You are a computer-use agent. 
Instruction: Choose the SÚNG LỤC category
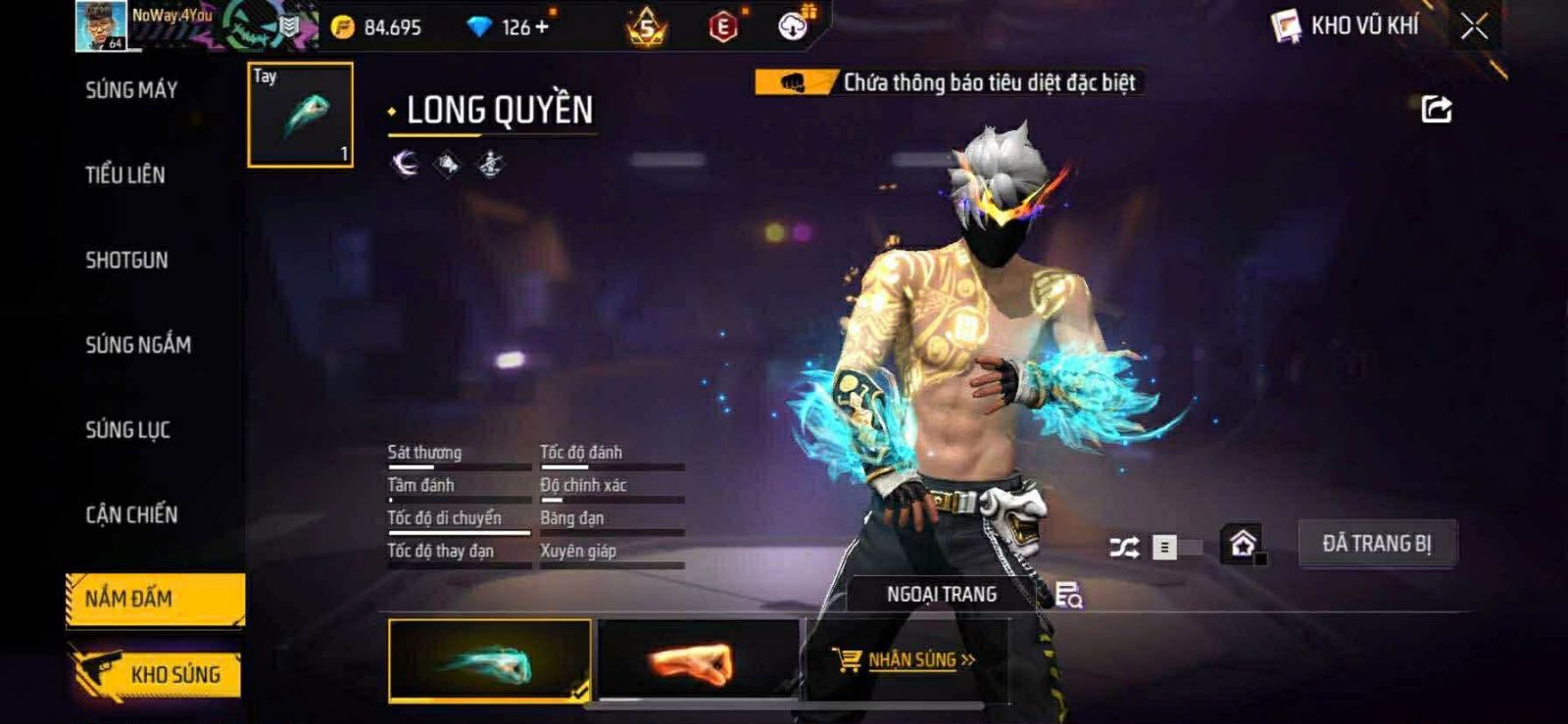(x=128, y=430)
